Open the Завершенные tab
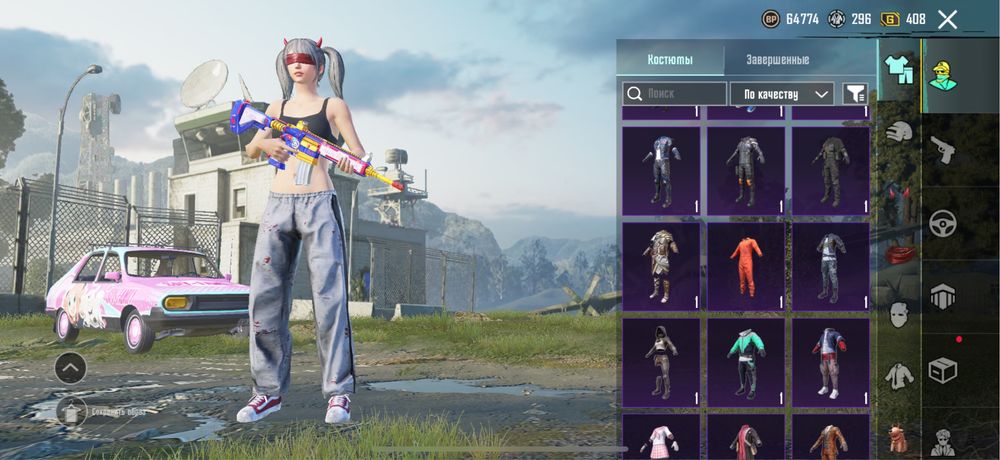Image resolution: width=1000 pixels, height=460 pixels. point(777,59)
